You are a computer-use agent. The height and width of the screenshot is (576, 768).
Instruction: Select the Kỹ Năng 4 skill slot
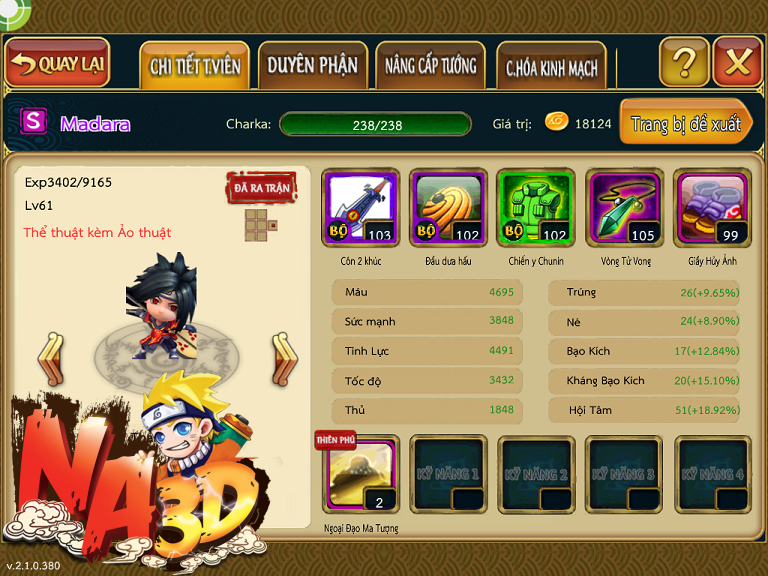point(713,474)
